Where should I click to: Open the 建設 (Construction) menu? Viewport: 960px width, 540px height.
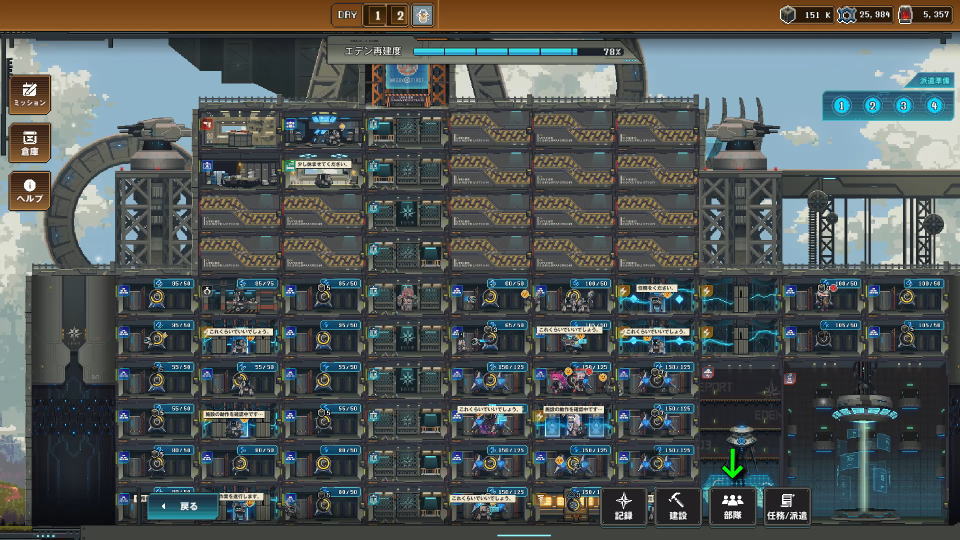click(x=678, y=506)
